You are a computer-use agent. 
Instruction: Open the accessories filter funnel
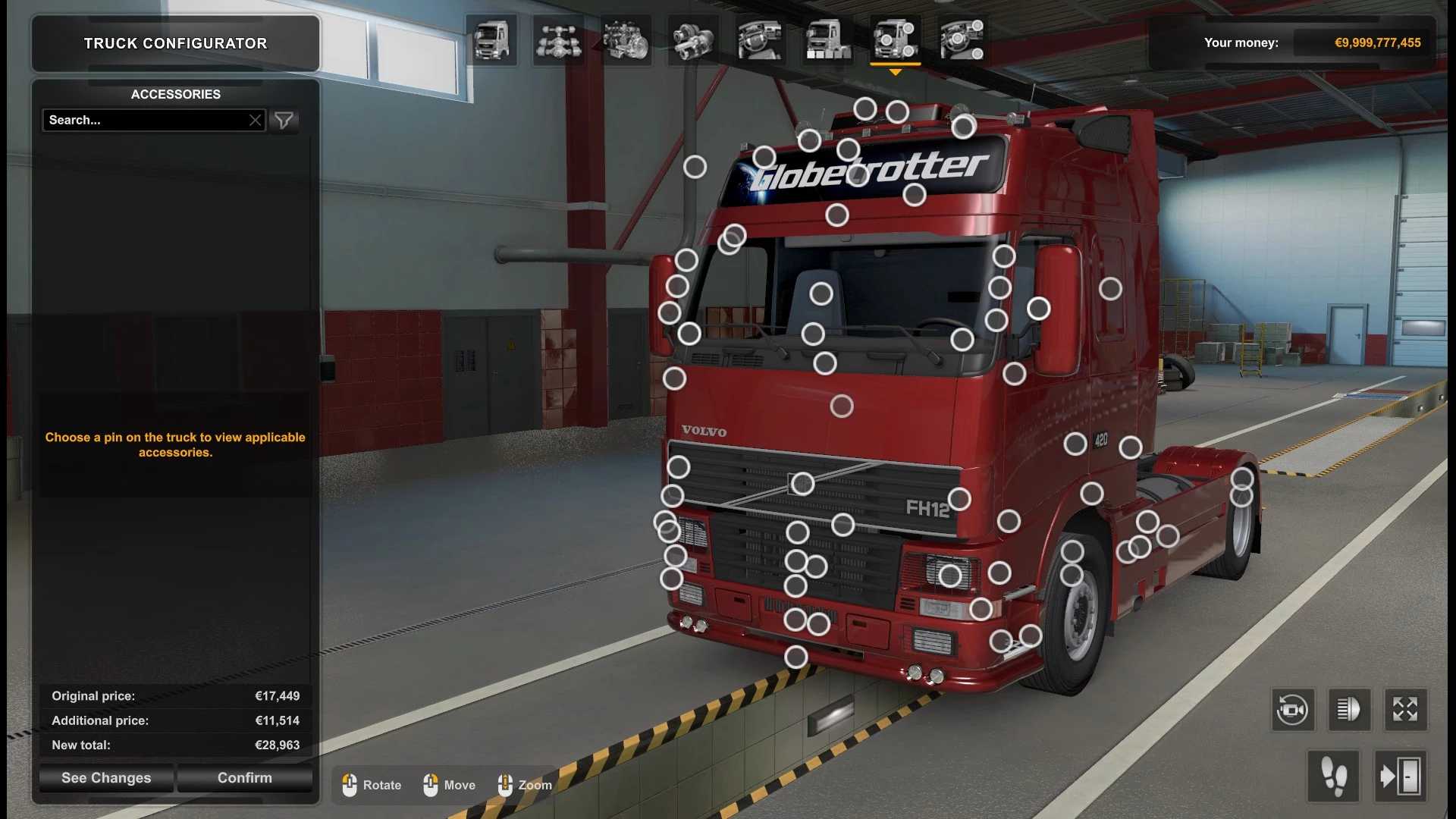click(284, 120)
